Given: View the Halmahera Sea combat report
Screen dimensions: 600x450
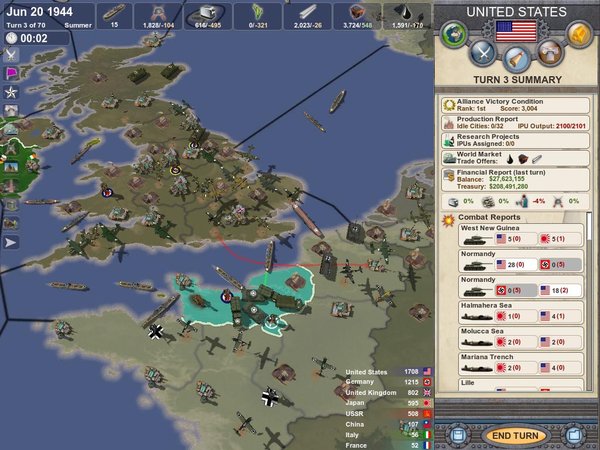Looking at the screenshot, I should coord(510,312).
